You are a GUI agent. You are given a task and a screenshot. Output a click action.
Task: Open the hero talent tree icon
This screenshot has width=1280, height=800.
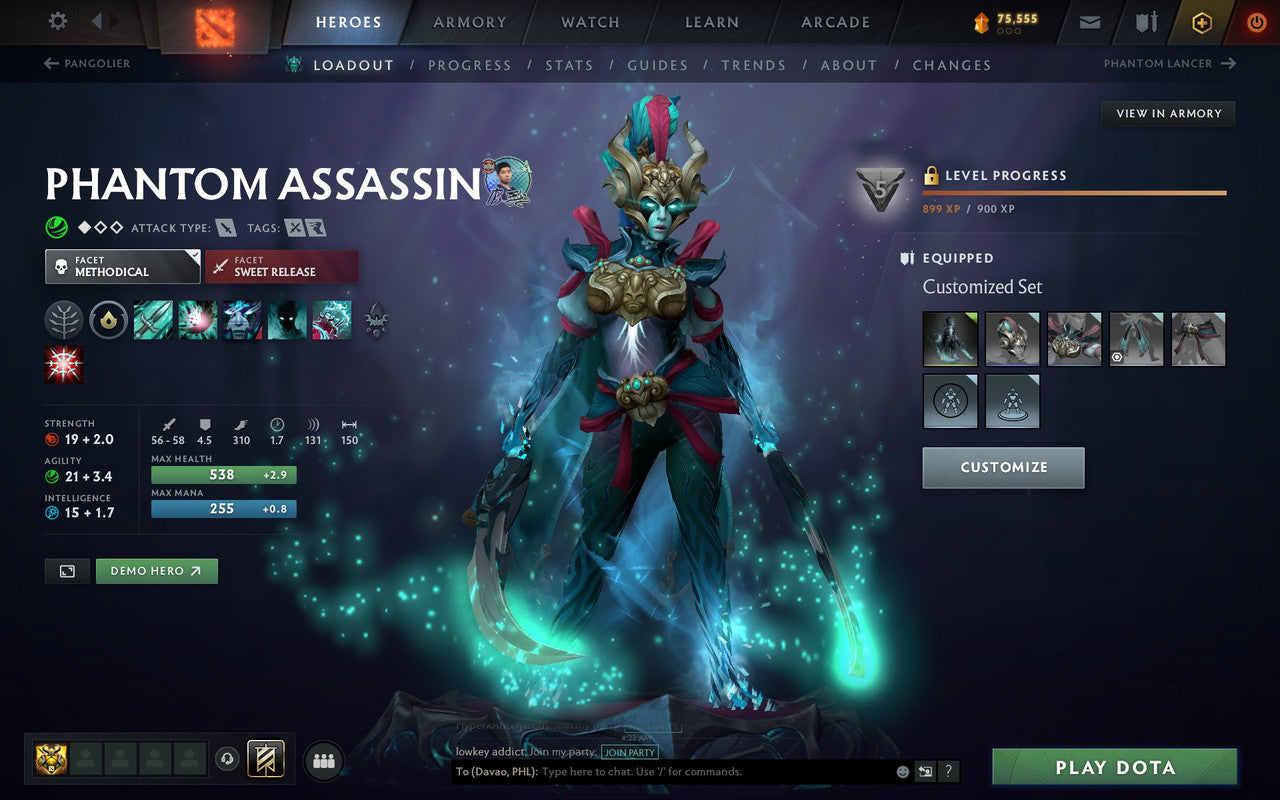63,319
